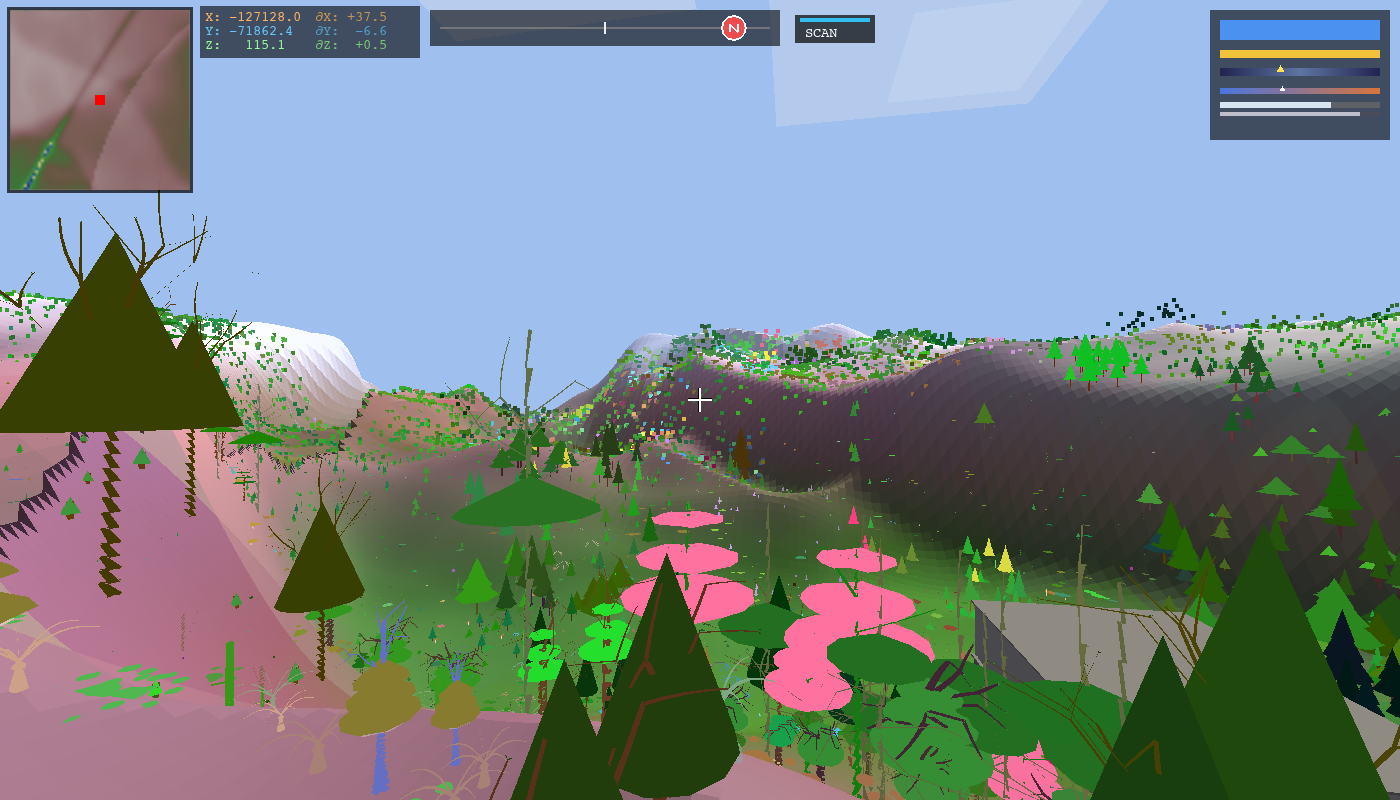This screenshot has width=1400, height=800.
Task: Click the red N compass marker
Action: [x=735, y=28]
